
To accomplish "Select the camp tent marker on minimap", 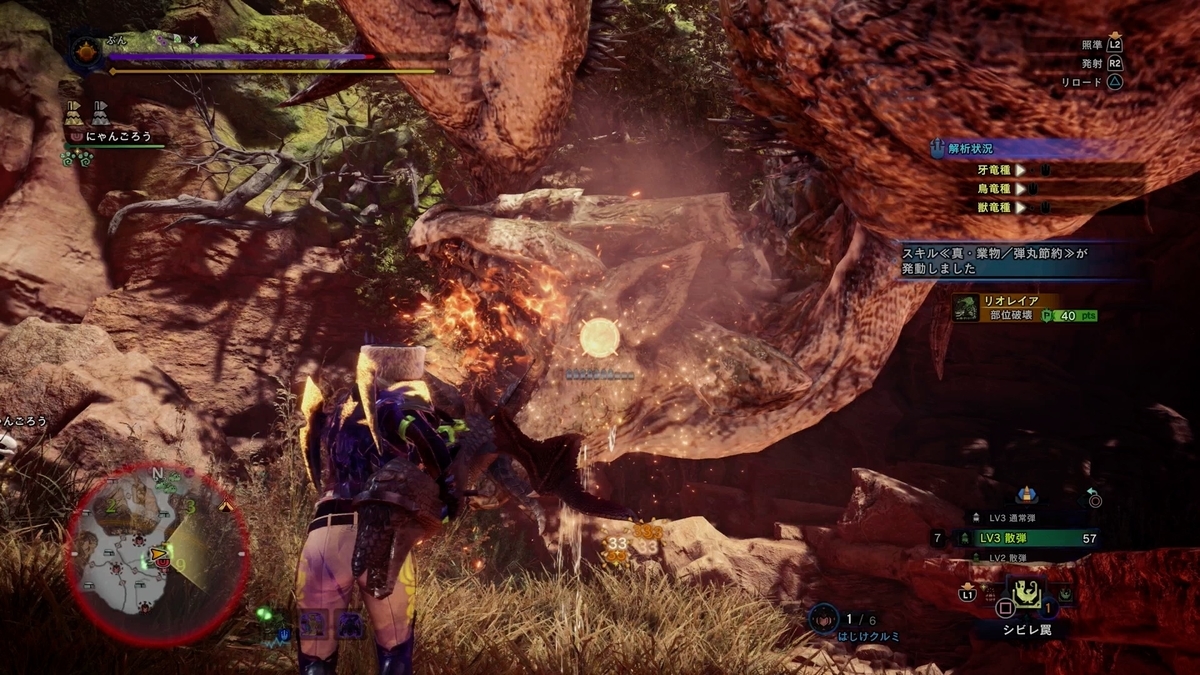I will click(x=226, y=506).
